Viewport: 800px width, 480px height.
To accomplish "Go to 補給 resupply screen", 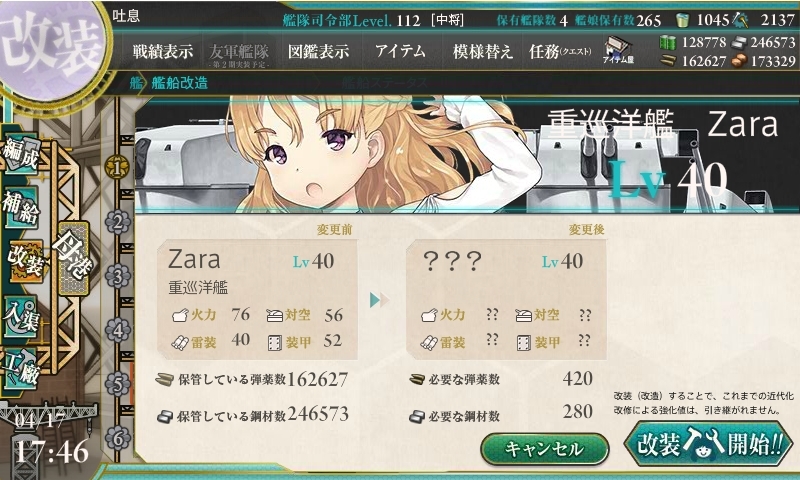I will (x=24, y=207).
